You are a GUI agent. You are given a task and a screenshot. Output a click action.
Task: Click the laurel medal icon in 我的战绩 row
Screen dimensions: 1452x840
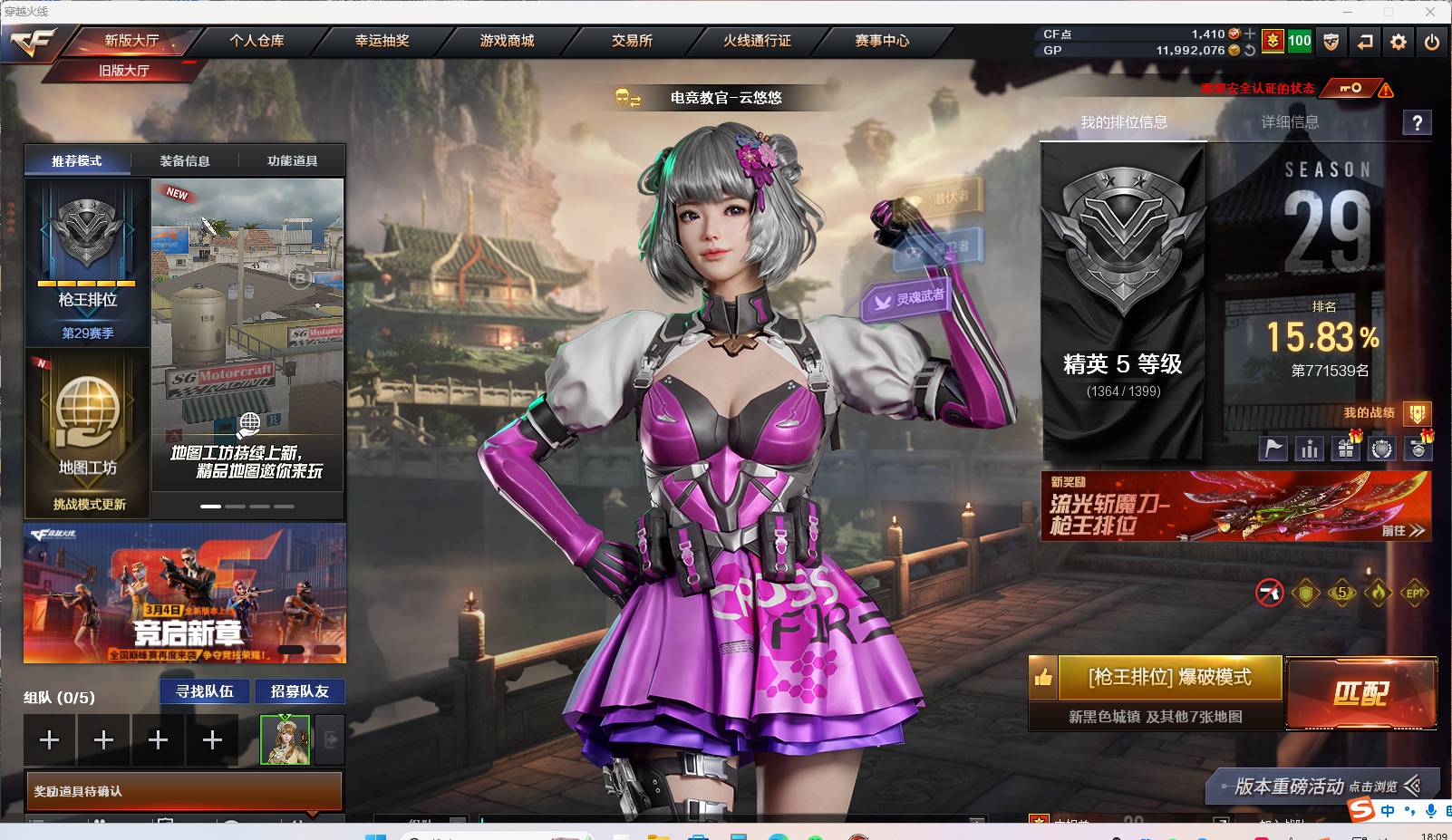coord(1381,448)
